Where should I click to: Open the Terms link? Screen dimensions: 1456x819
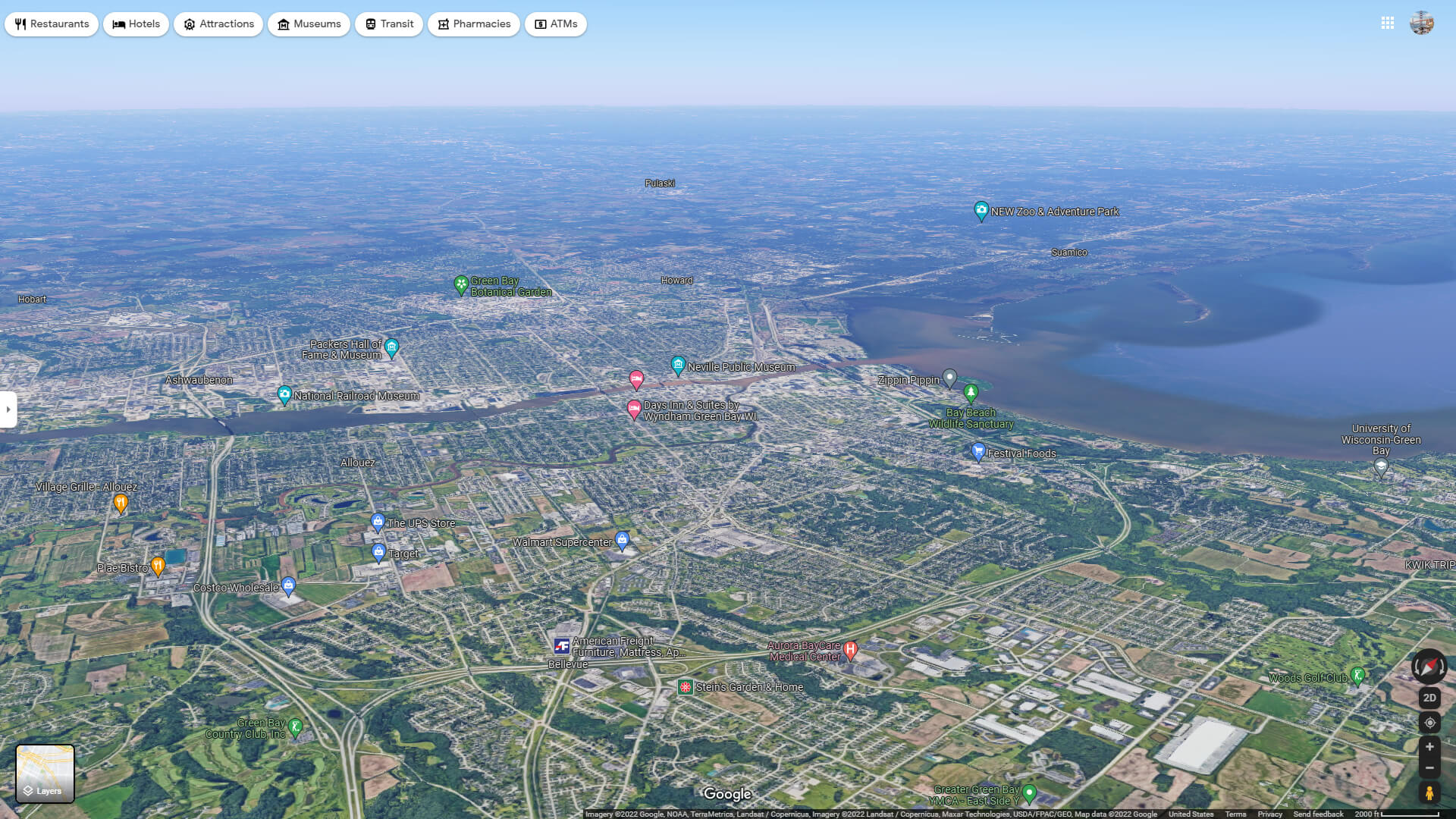coord(1236,814)
